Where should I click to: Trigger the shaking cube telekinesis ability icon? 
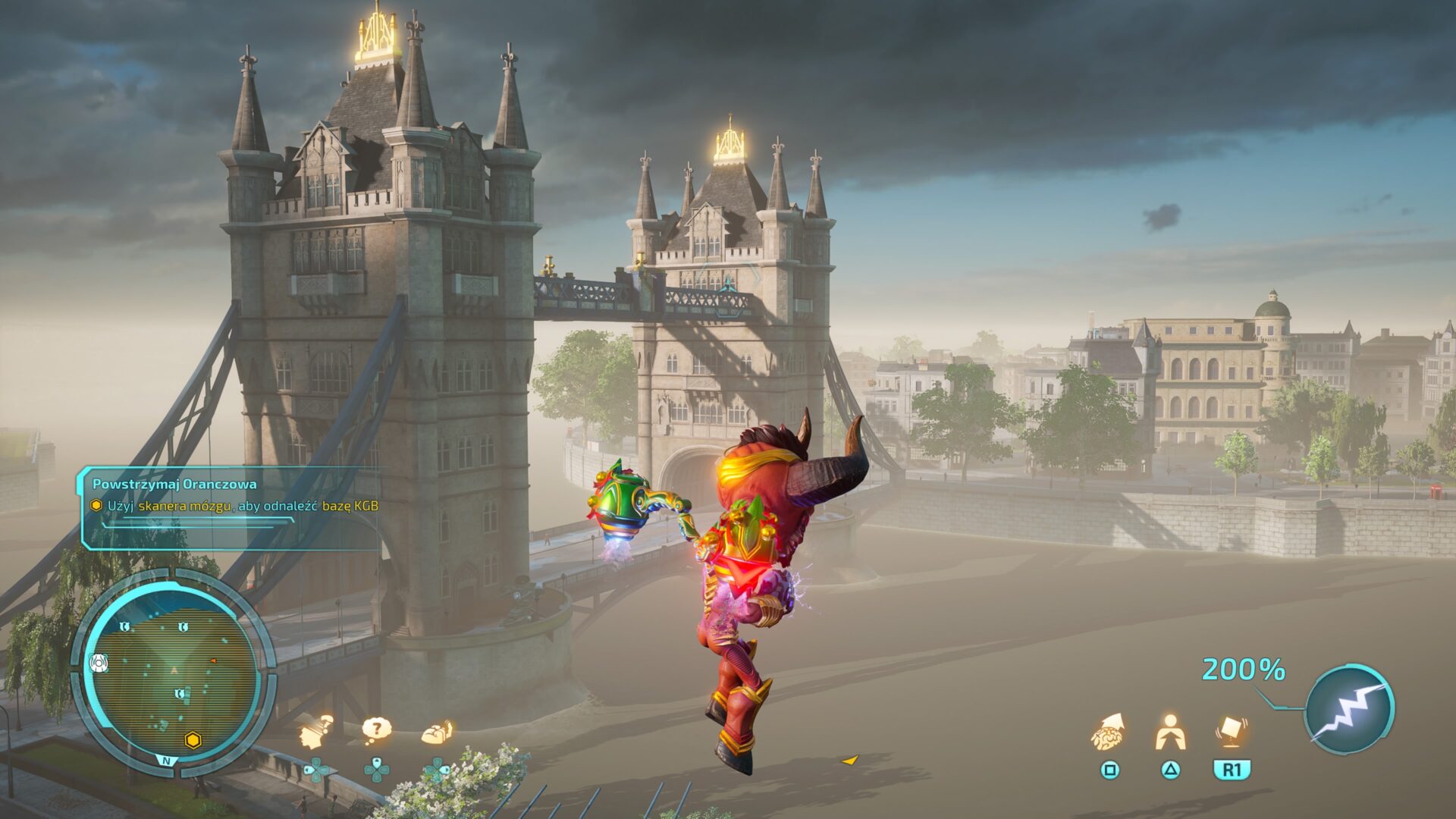(1232, 733)
